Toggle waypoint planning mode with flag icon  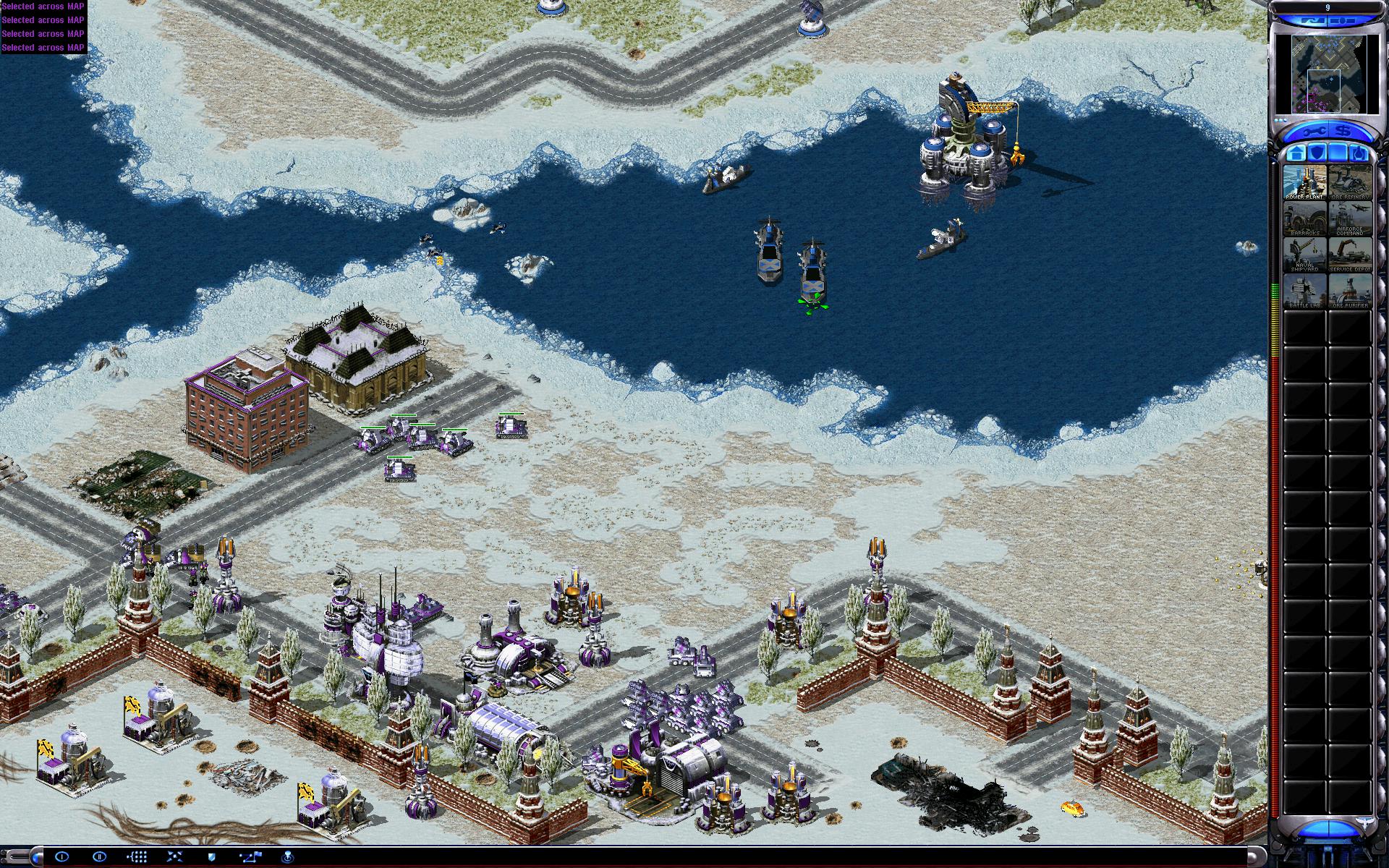[x=251, y=857]
